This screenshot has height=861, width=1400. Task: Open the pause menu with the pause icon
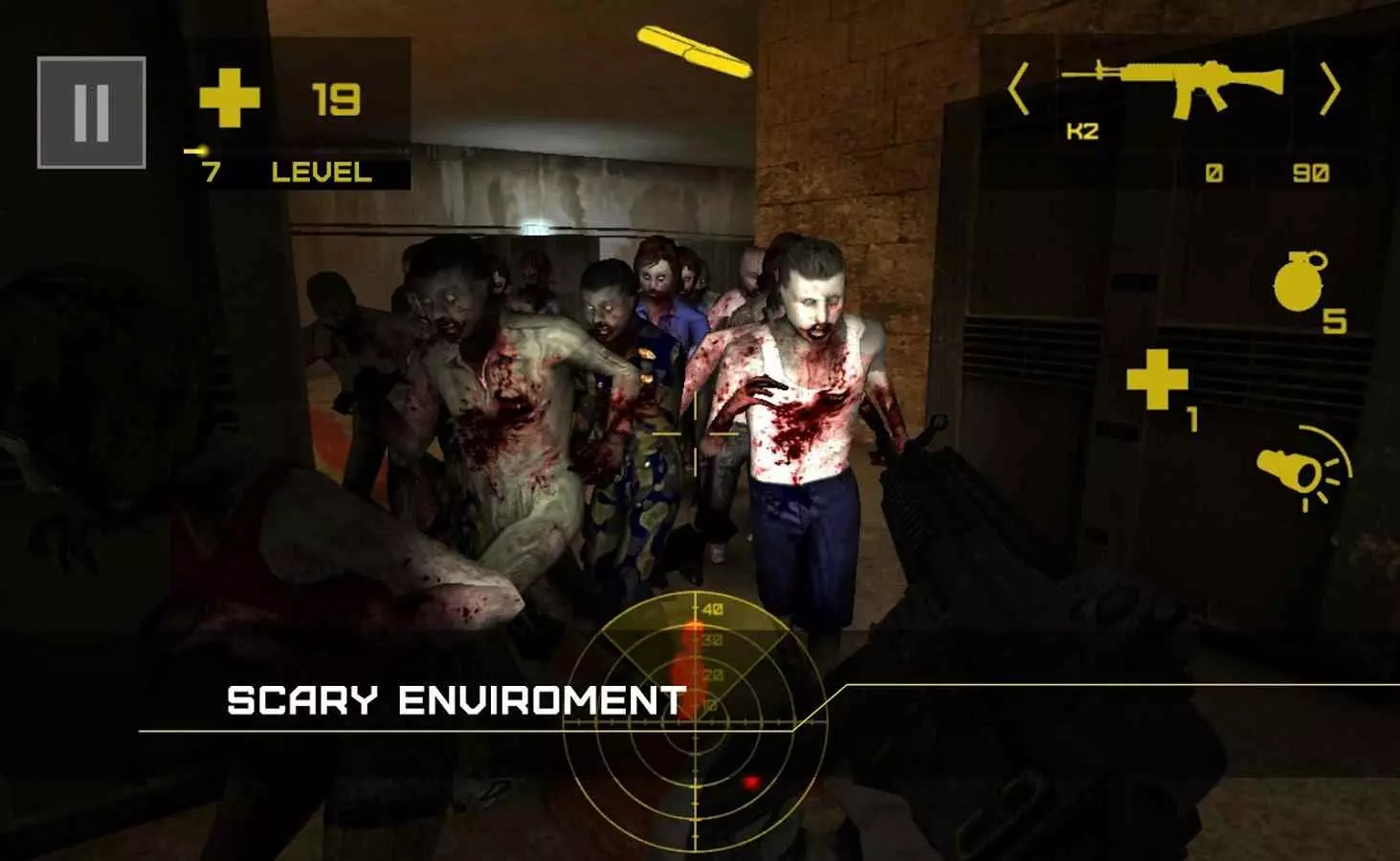(91, 108)
